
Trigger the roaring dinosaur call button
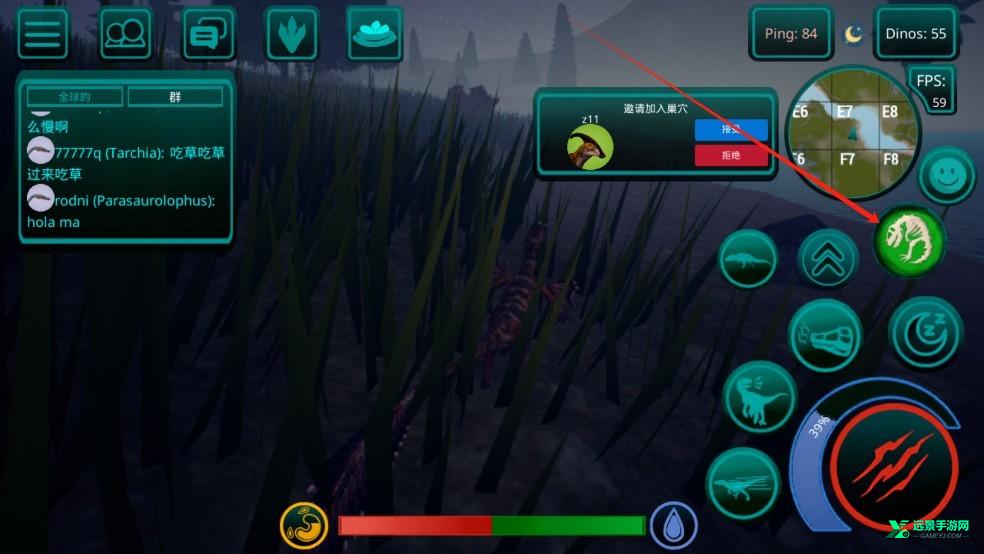pyautogui.click(x=758, y=397)
